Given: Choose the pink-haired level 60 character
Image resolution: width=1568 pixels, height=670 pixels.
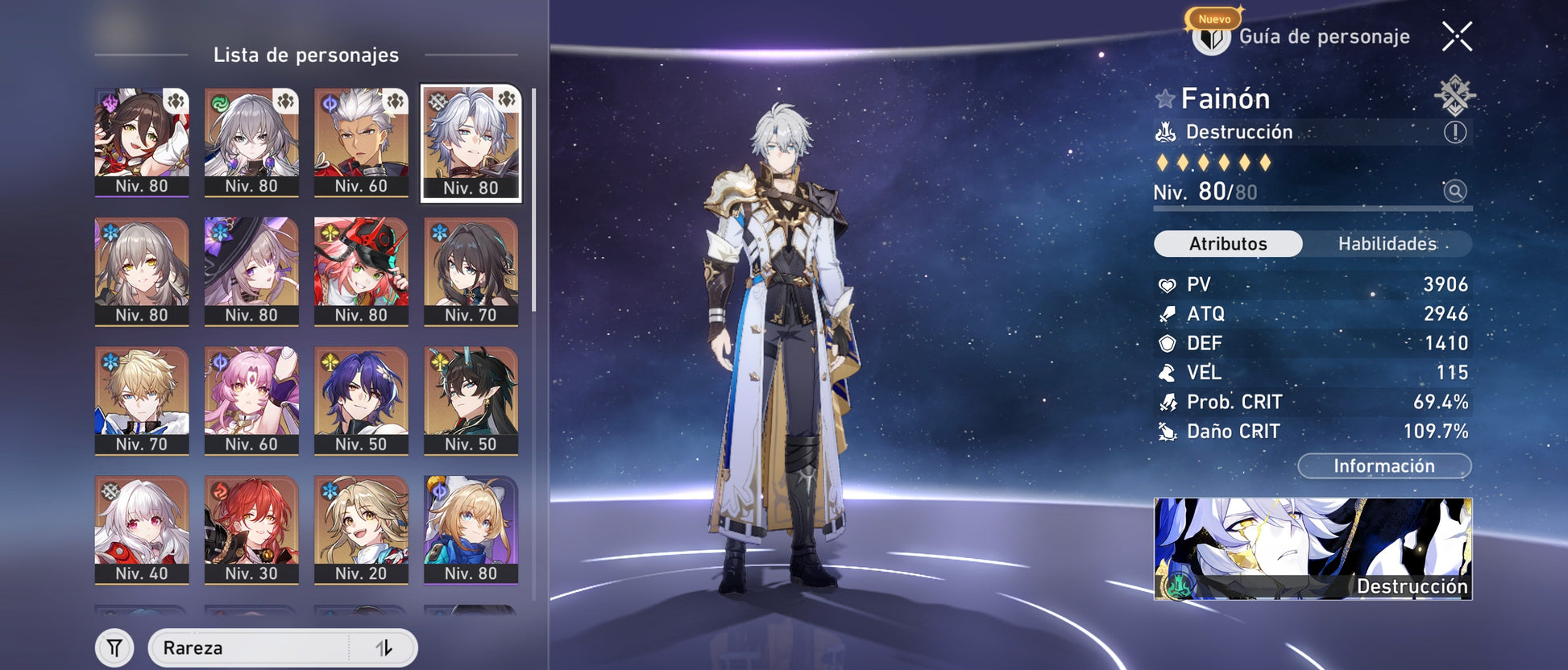Looking at the screenshot, I should (251, 400).
